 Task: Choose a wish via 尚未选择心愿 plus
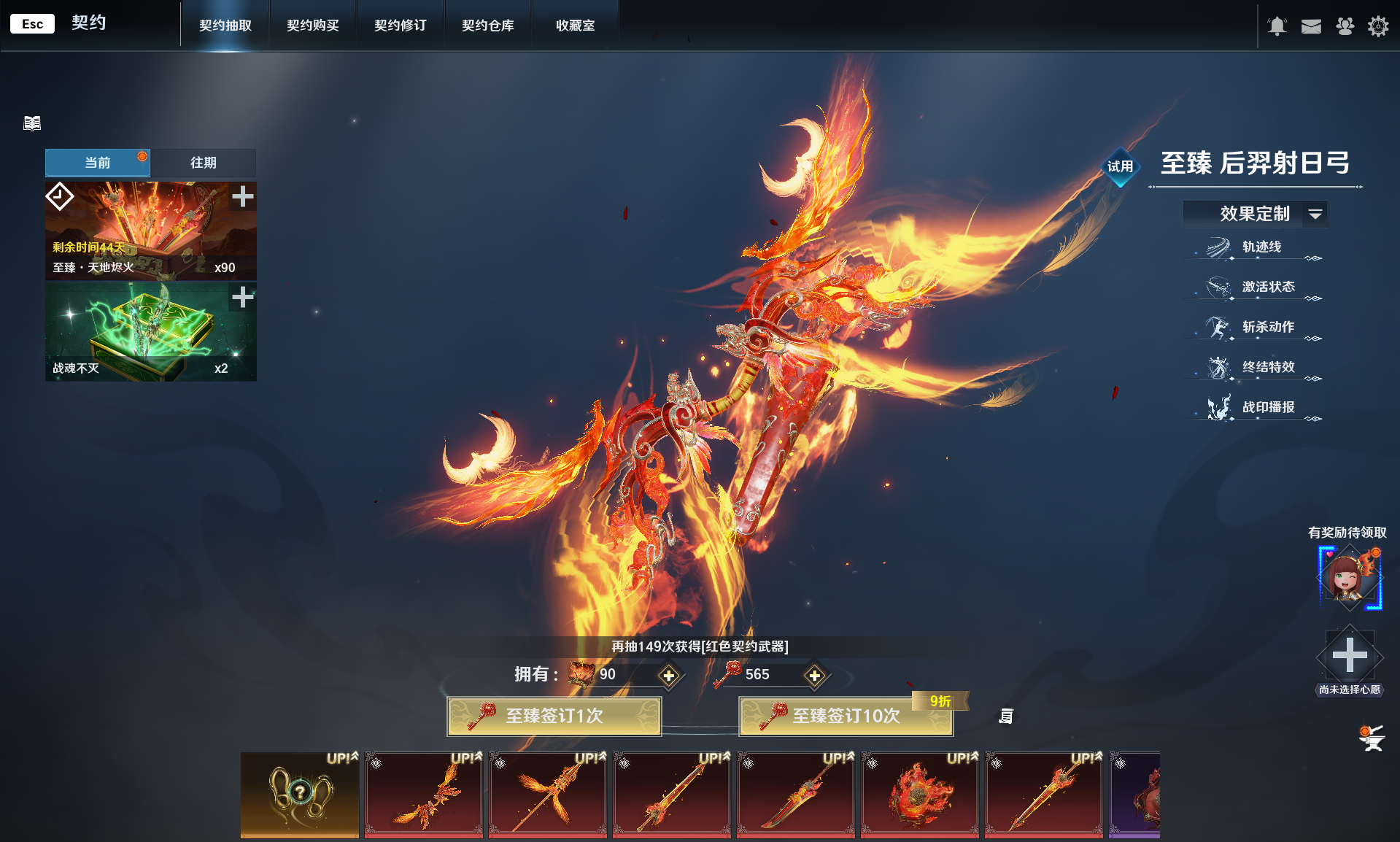[1350, 655]
